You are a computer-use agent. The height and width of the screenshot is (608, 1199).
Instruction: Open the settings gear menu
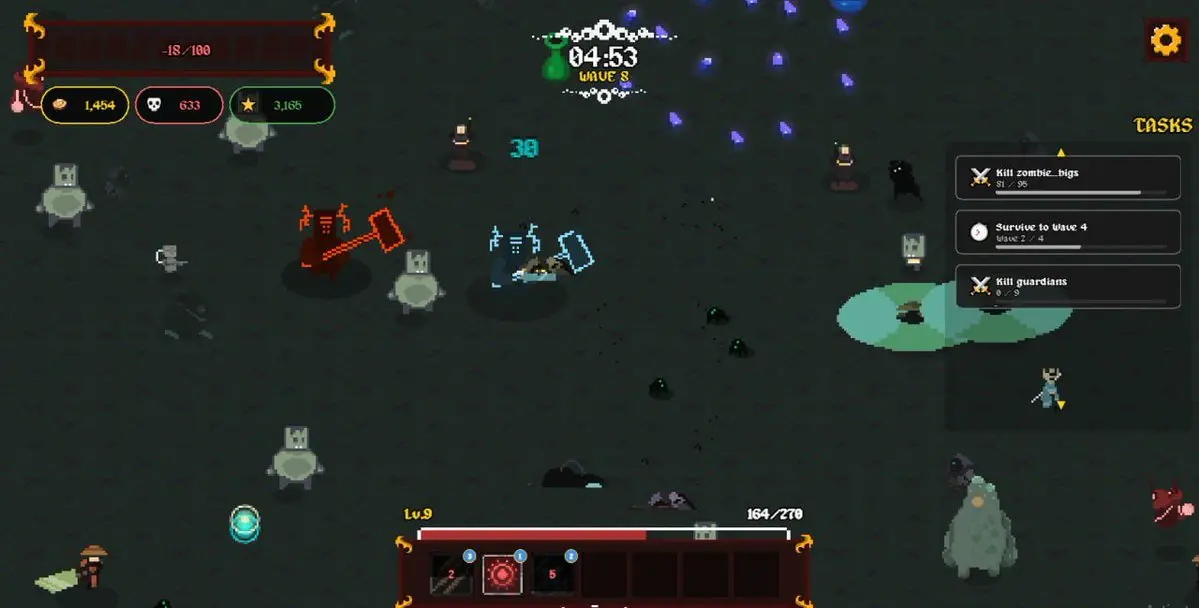coord(1166,40)
